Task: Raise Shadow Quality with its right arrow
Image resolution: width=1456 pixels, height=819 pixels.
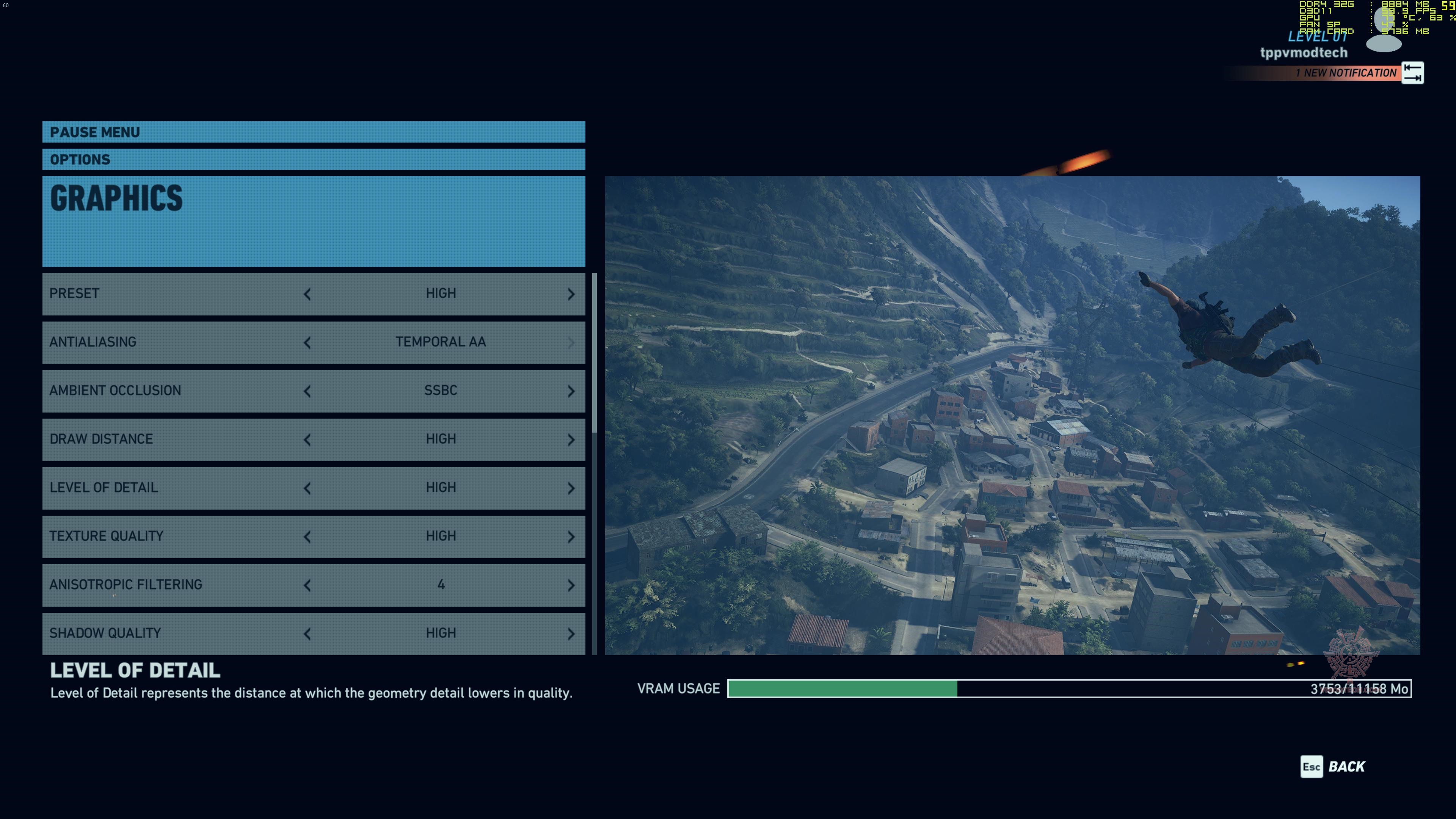Action: (571, 634)
